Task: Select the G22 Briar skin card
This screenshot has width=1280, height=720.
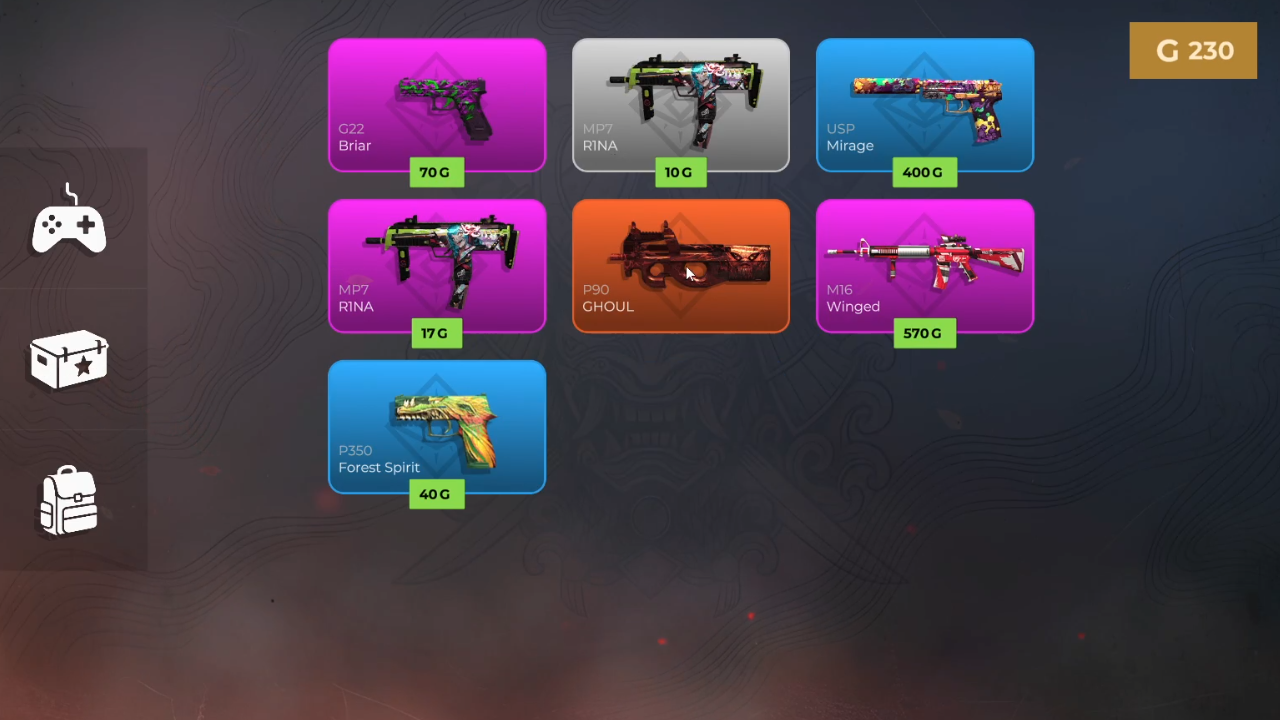Action: coord(437,100)
